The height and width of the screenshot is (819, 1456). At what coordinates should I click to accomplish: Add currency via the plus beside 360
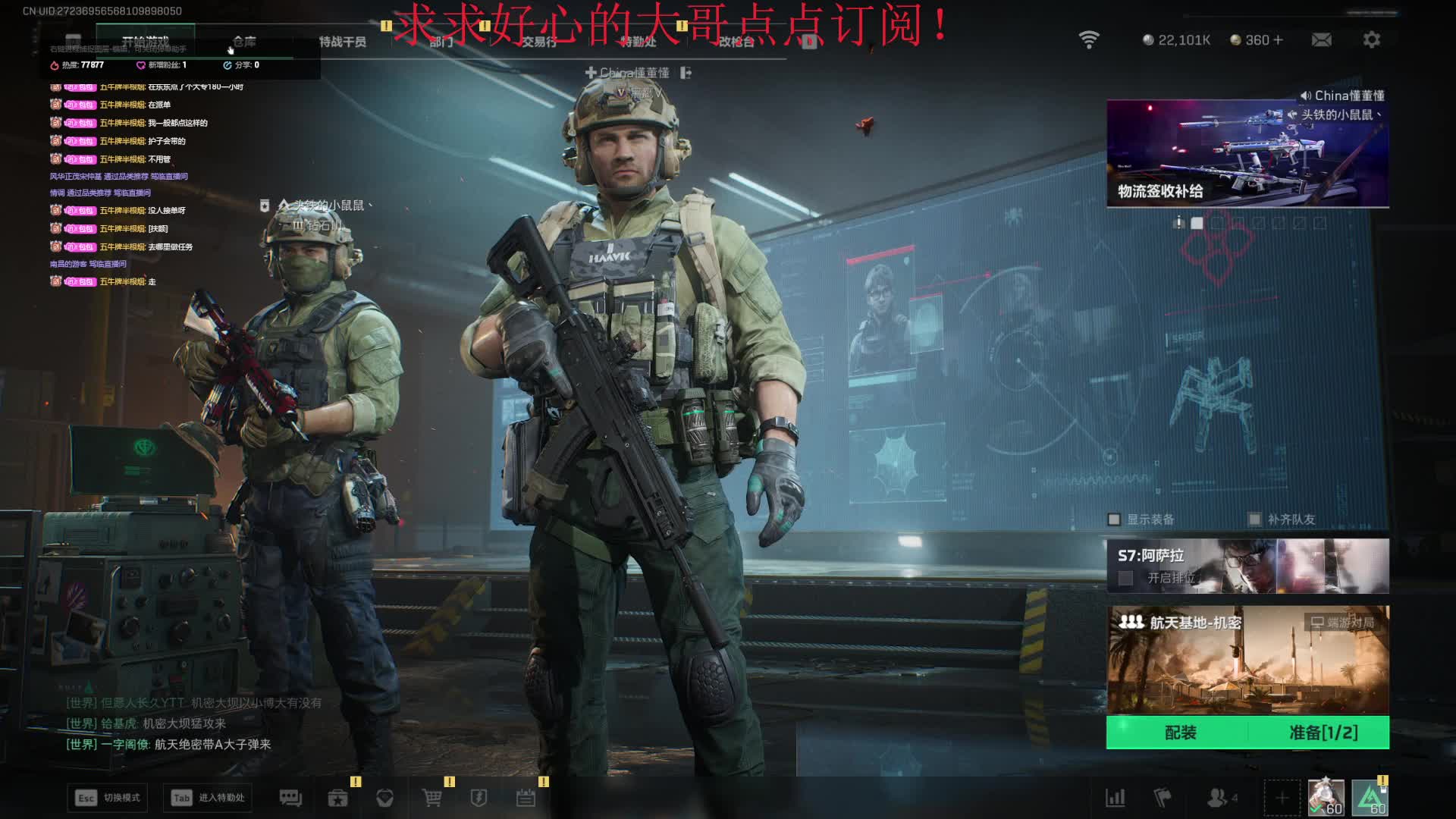(x=1279, y=39)
